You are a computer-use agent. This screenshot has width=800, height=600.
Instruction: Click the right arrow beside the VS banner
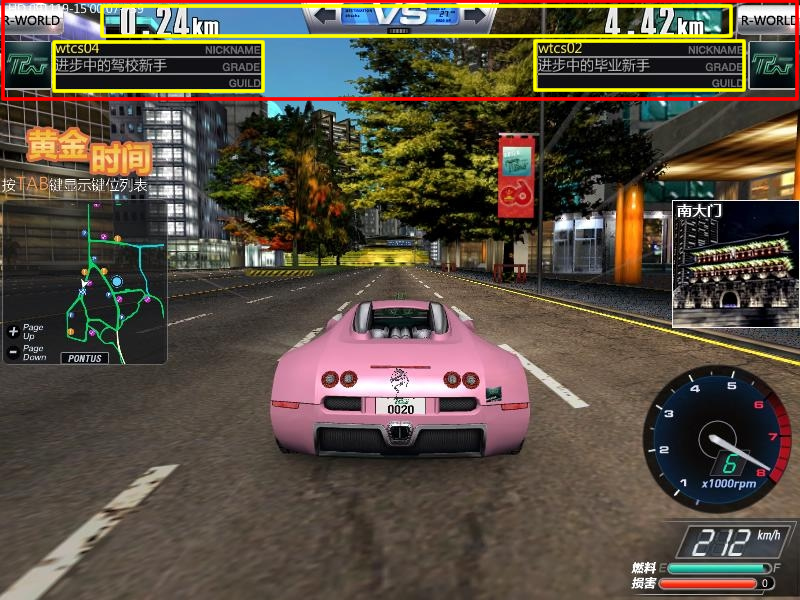(x=475, y=16)
